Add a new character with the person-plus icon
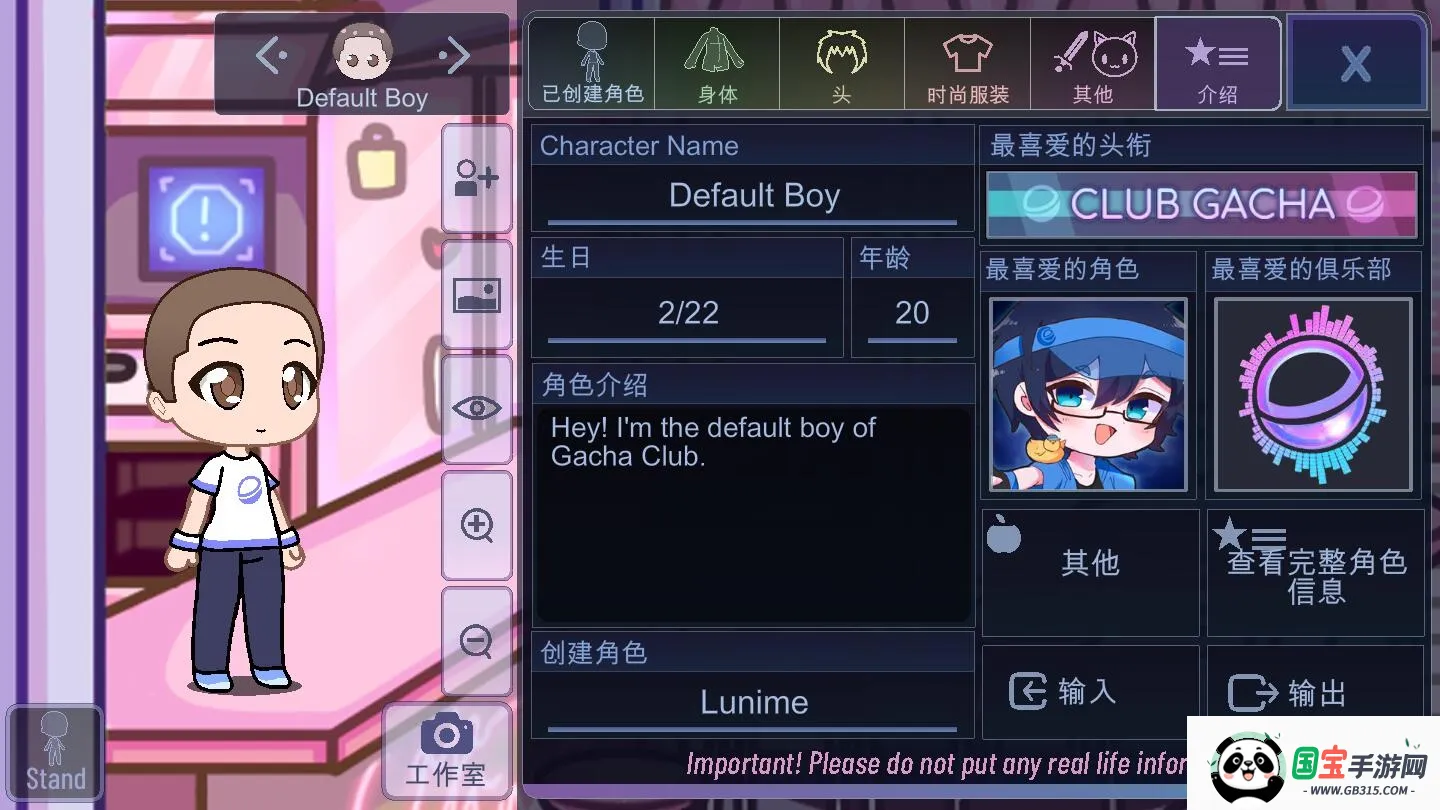 pyautogui.click(x=476, y=178)
